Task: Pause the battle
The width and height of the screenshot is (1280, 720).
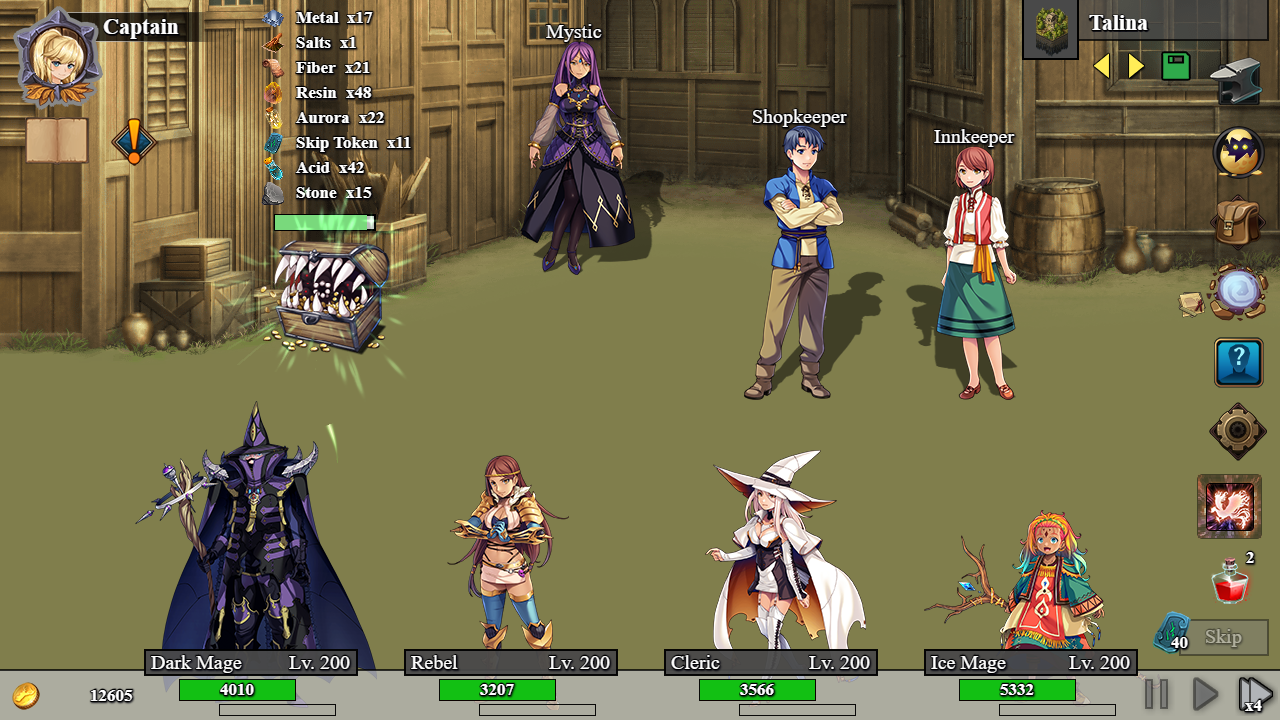Action: pos(1156,693)
